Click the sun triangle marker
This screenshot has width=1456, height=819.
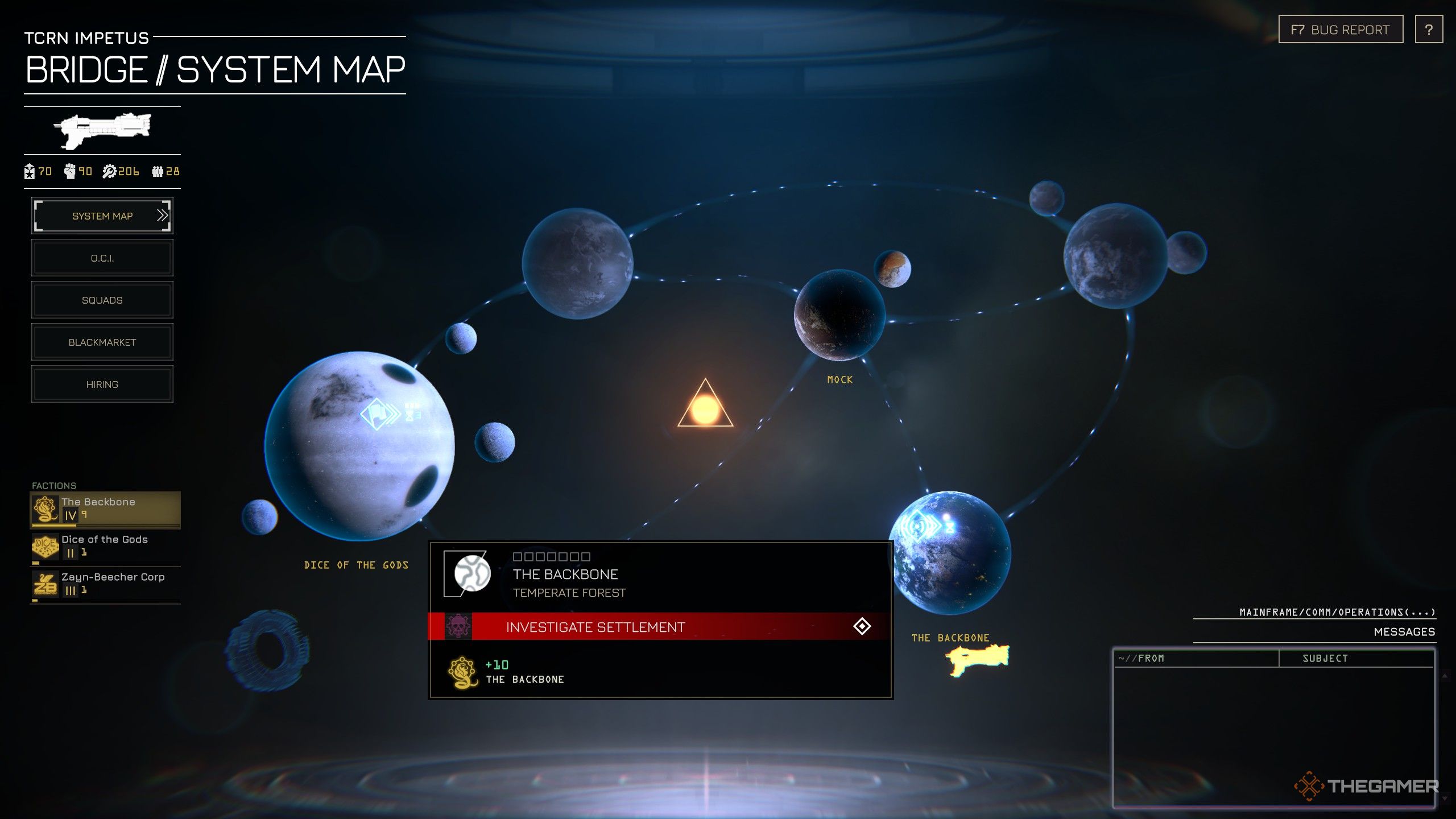705,407
